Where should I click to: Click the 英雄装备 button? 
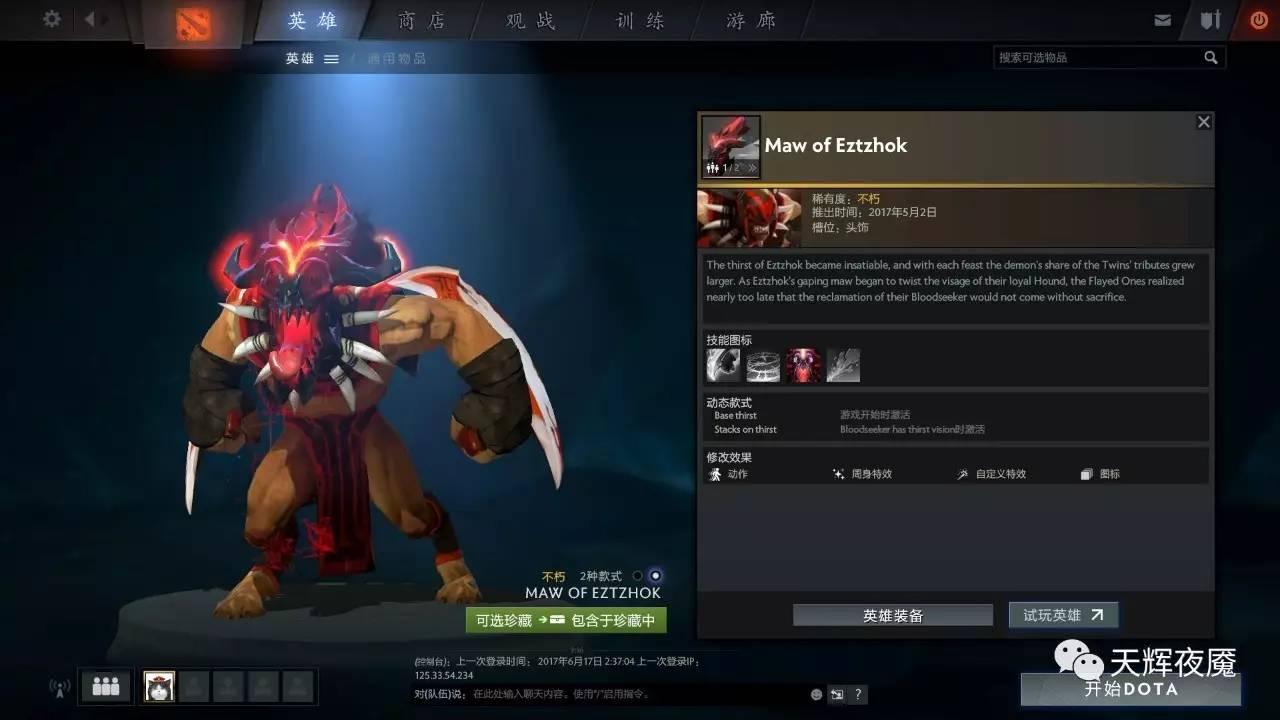click(x=893, y=614)
